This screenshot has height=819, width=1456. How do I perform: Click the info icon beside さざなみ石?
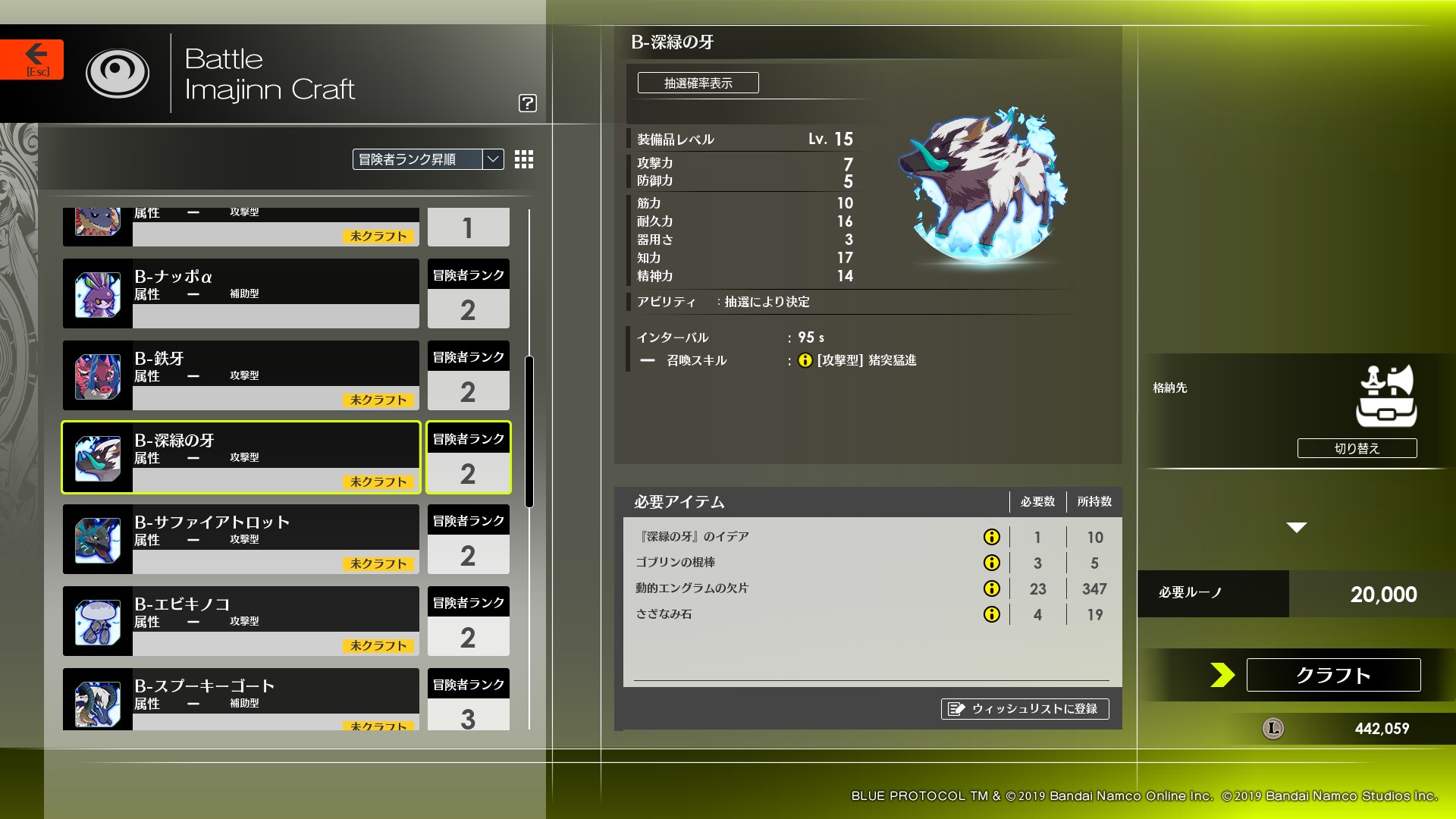[992, 614]
